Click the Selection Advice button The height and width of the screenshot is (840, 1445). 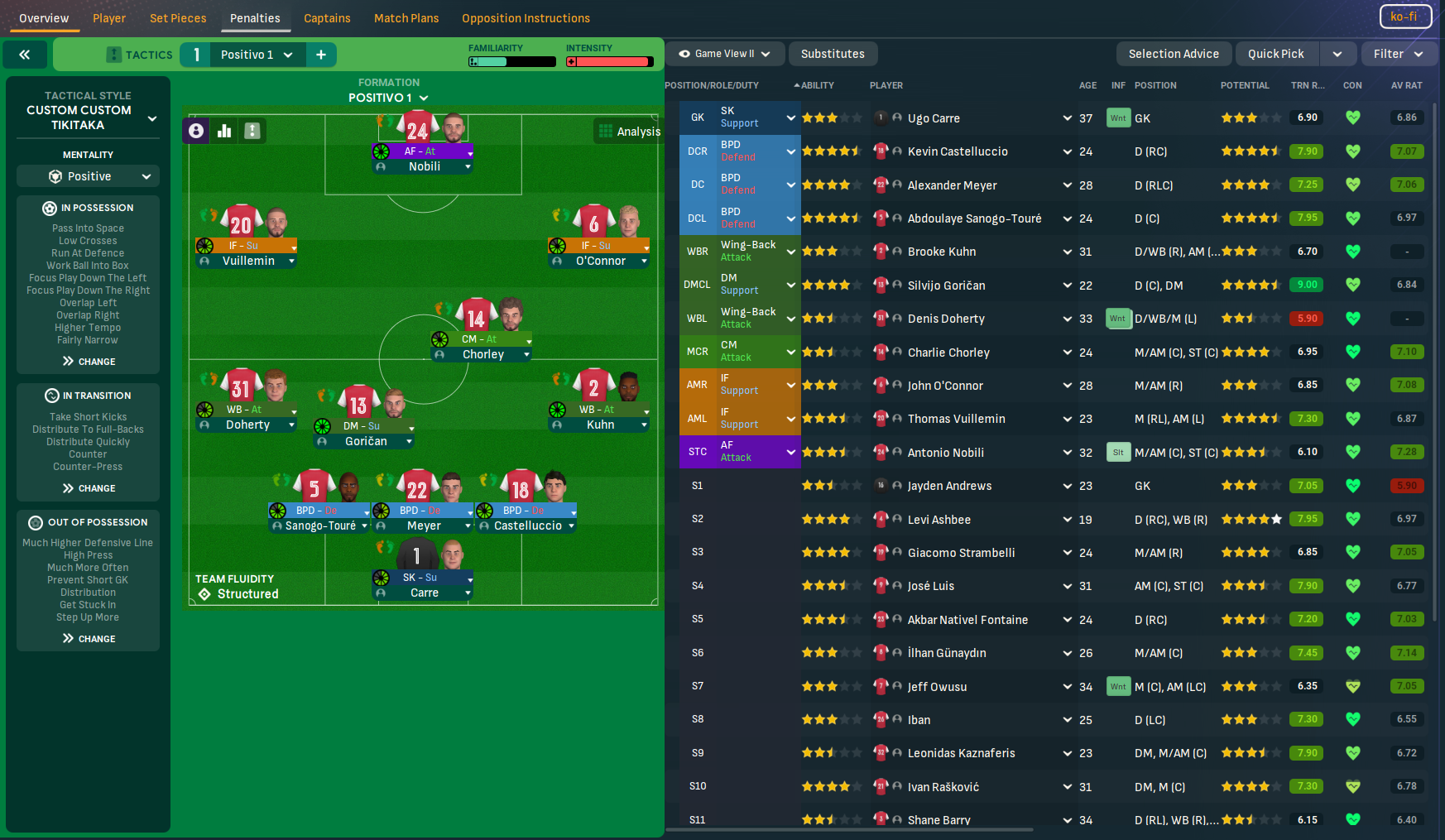[1174, 53]
